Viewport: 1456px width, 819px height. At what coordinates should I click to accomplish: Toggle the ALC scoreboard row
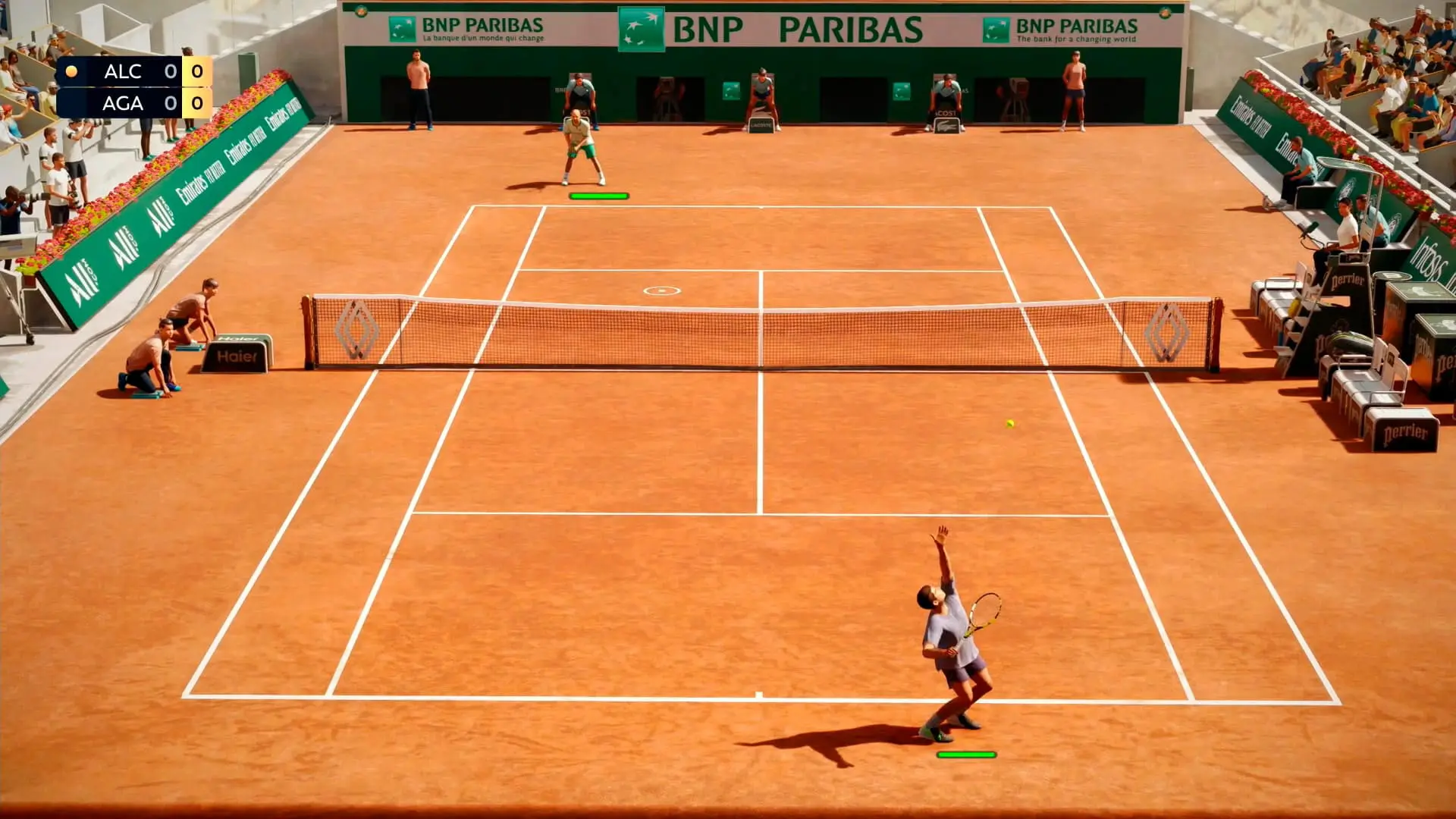tap(136, 71)
